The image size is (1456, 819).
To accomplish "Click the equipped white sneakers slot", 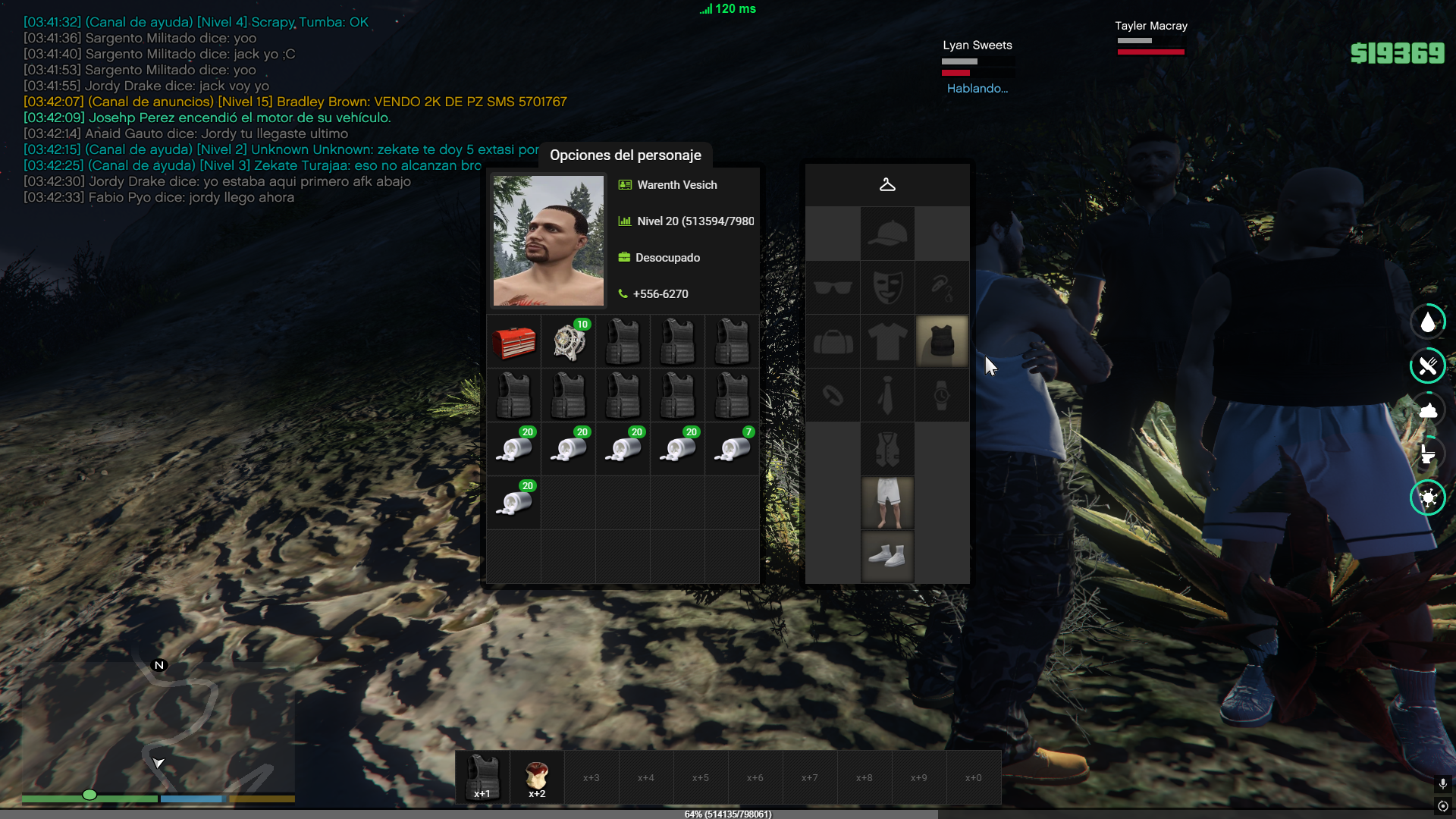I will [887, 557].
